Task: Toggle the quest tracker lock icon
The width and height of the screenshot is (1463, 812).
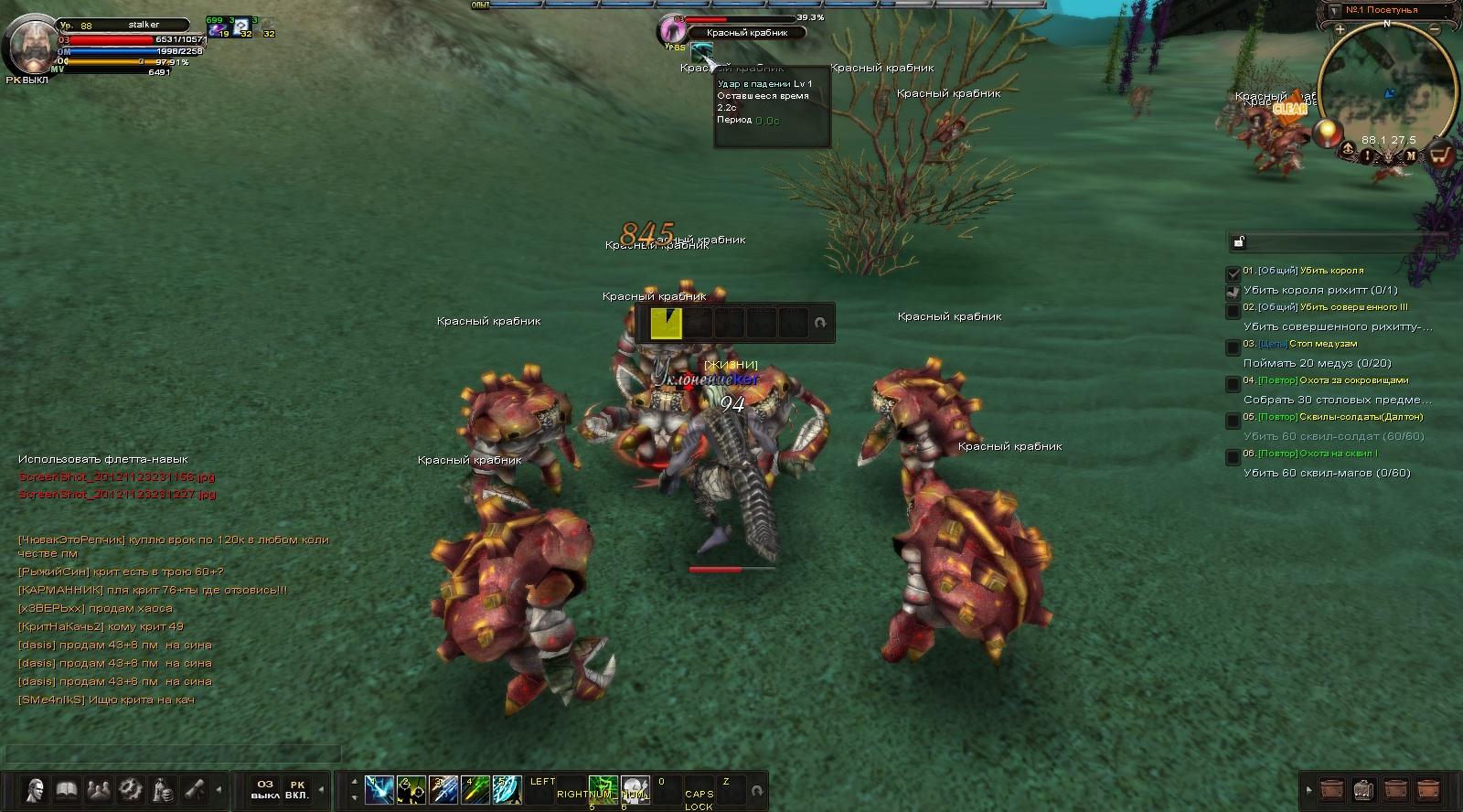Action: pos(1239,241)
